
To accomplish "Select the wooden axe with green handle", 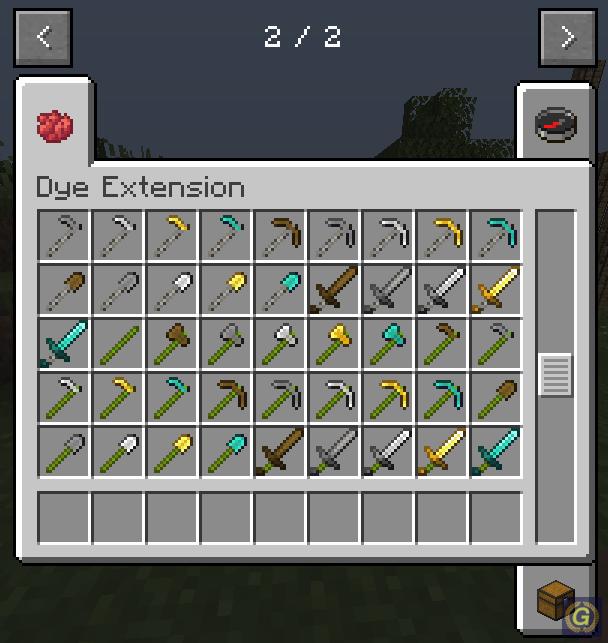I will (173, 343).
